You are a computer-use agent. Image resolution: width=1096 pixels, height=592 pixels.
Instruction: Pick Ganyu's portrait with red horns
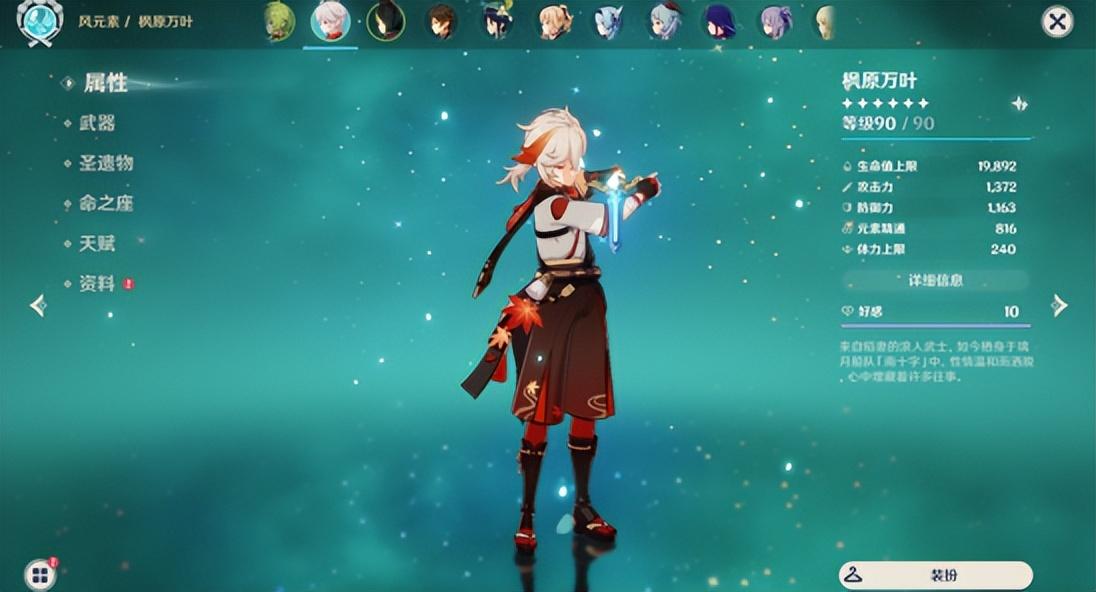click(x=663, y=21)
